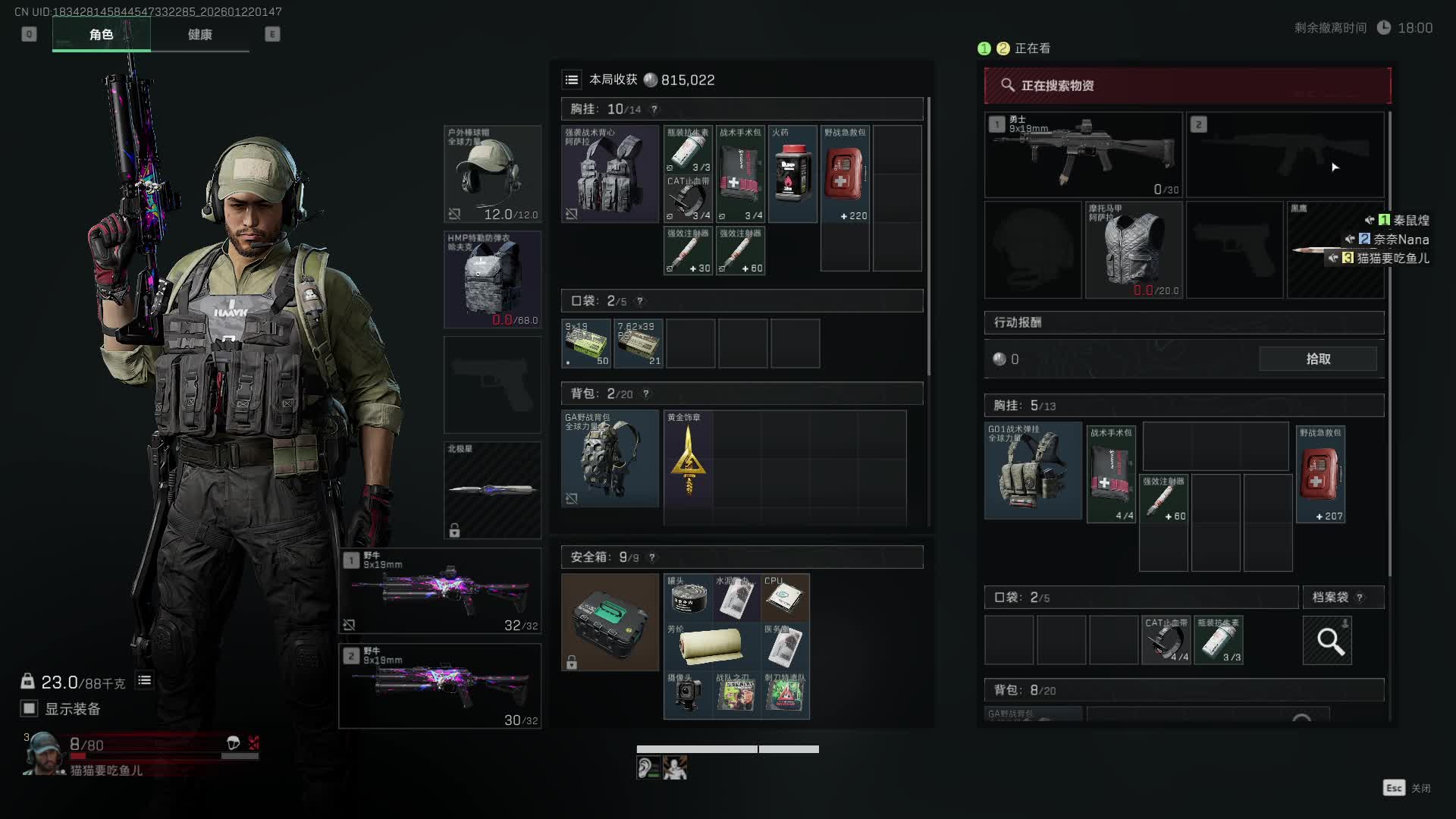This screenshot has height=819, width=1456.
Task: Switch to the 健康 tab
Action: [199, 35]
